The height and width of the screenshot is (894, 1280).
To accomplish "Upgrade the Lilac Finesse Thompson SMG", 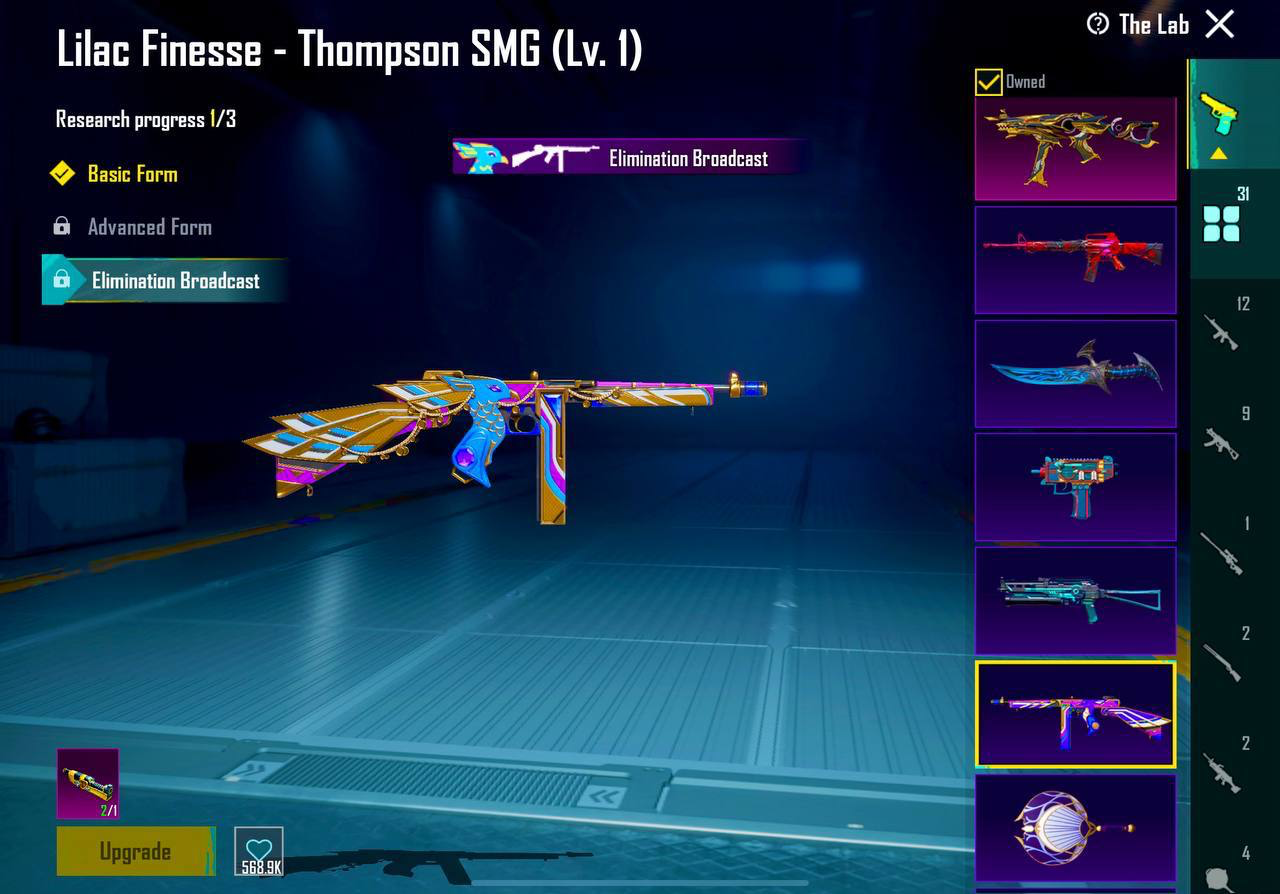I will coord(135,851).
